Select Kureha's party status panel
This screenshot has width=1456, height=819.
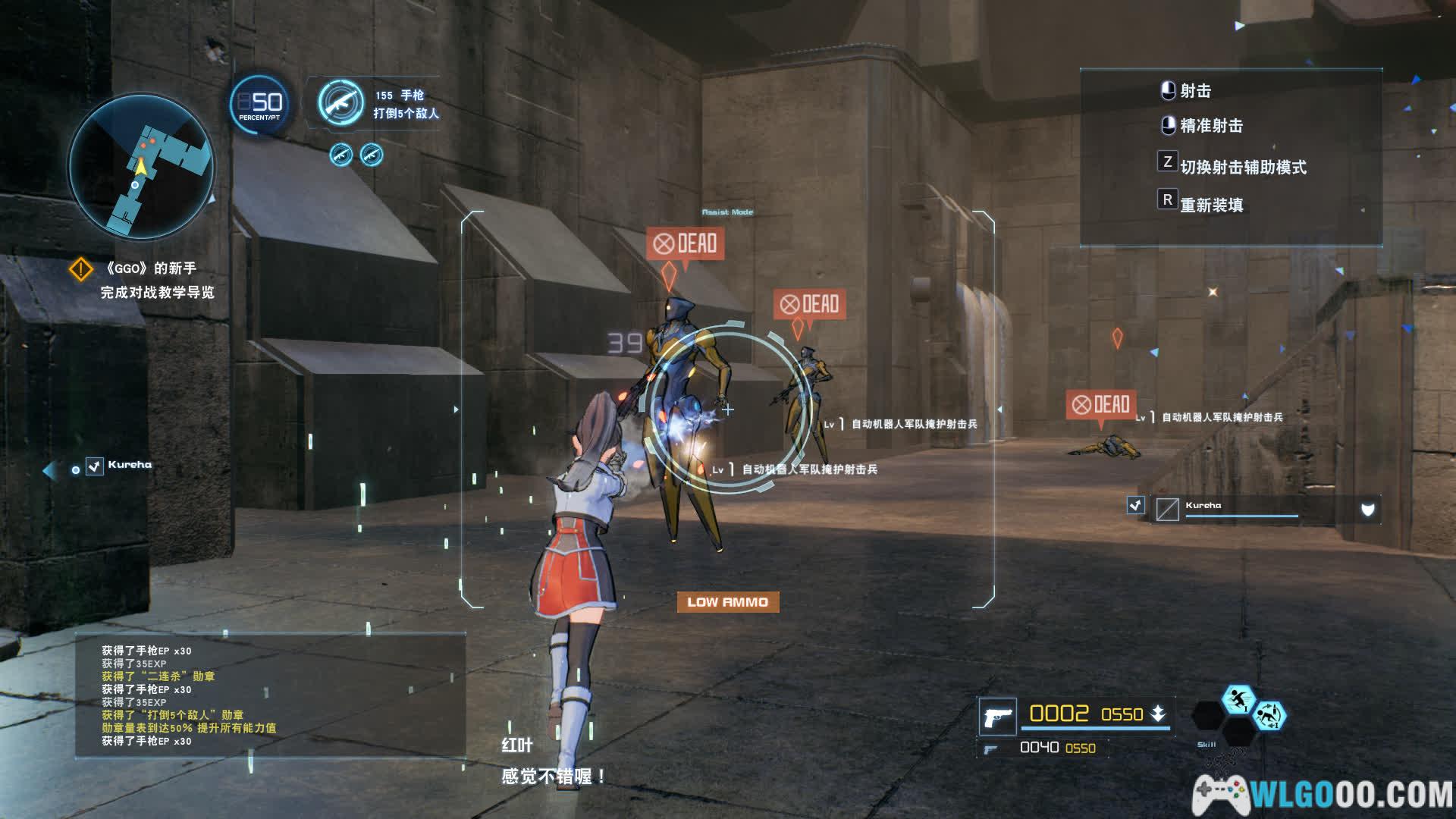[1251, 509]
